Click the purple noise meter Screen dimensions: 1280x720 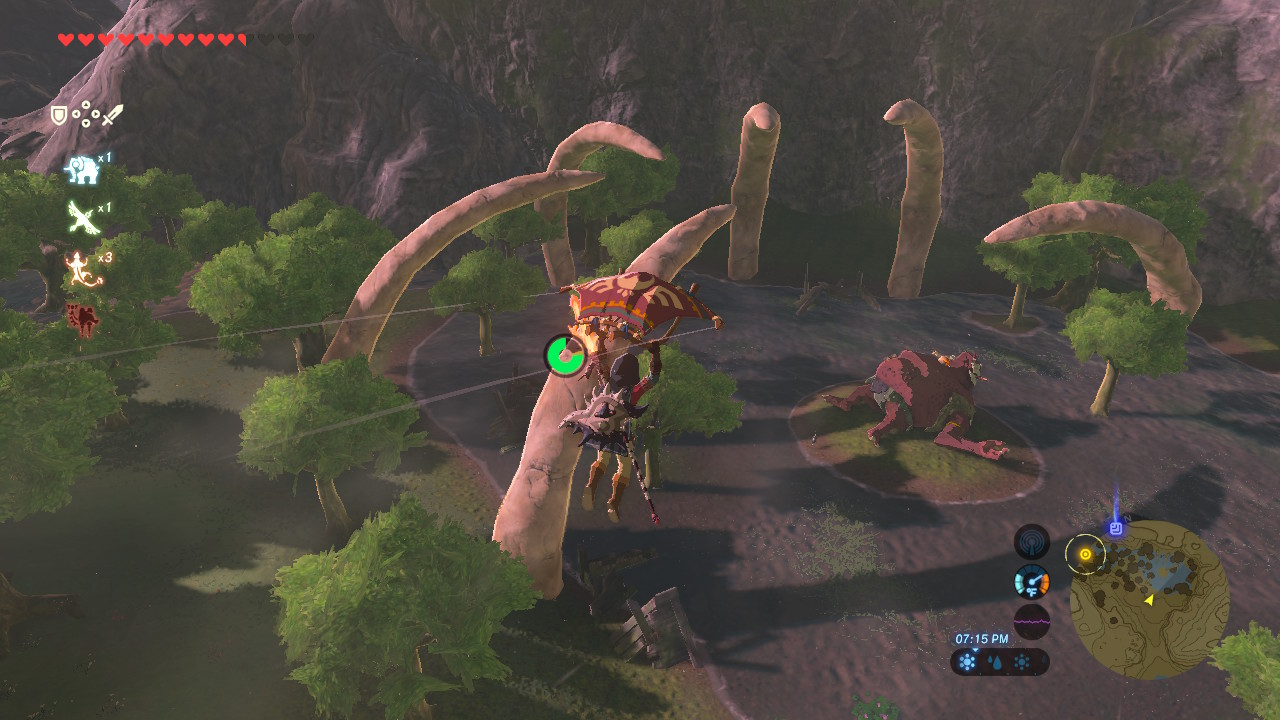click(1031, 620)
